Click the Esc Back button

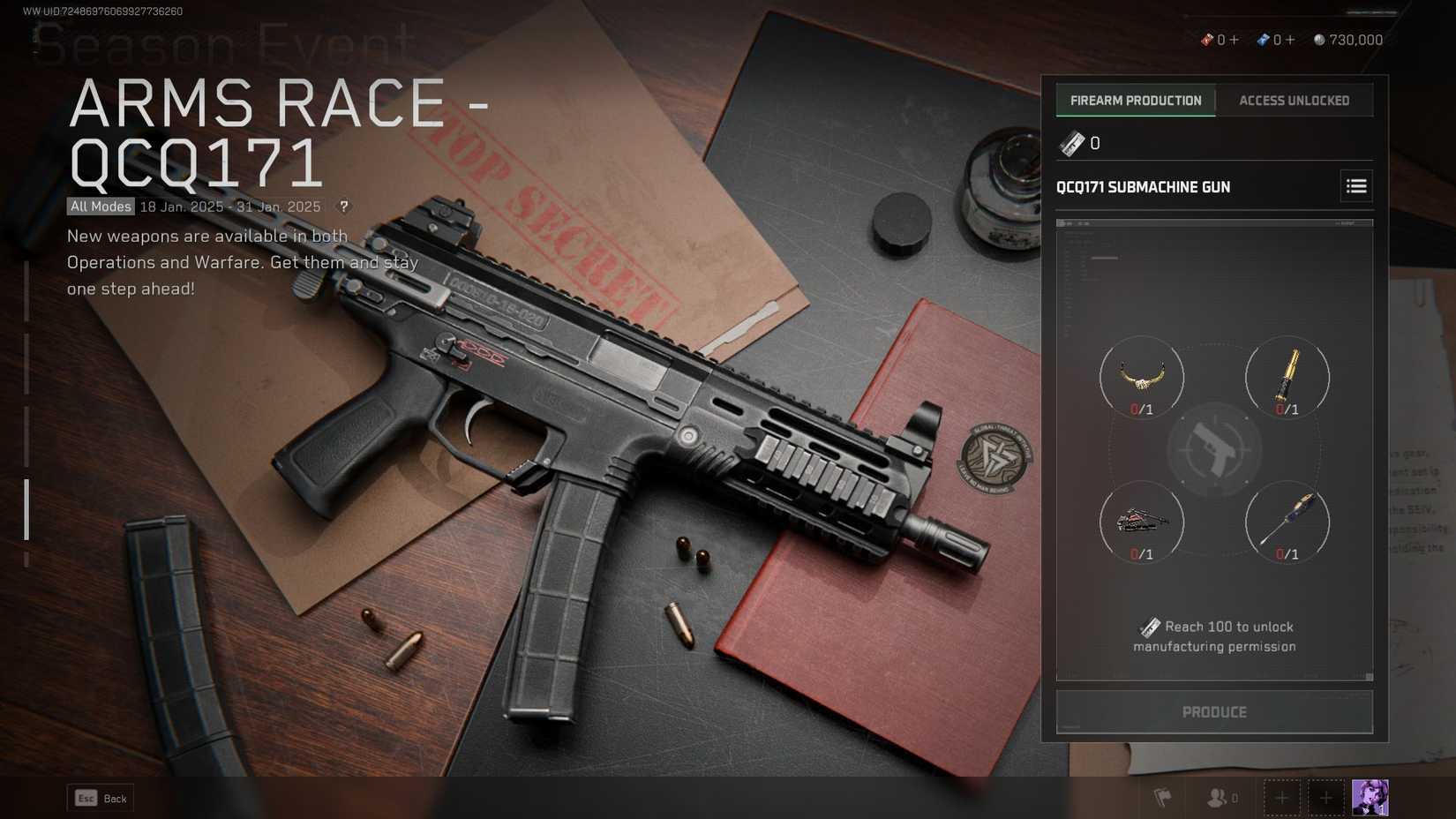coord(100,798)
